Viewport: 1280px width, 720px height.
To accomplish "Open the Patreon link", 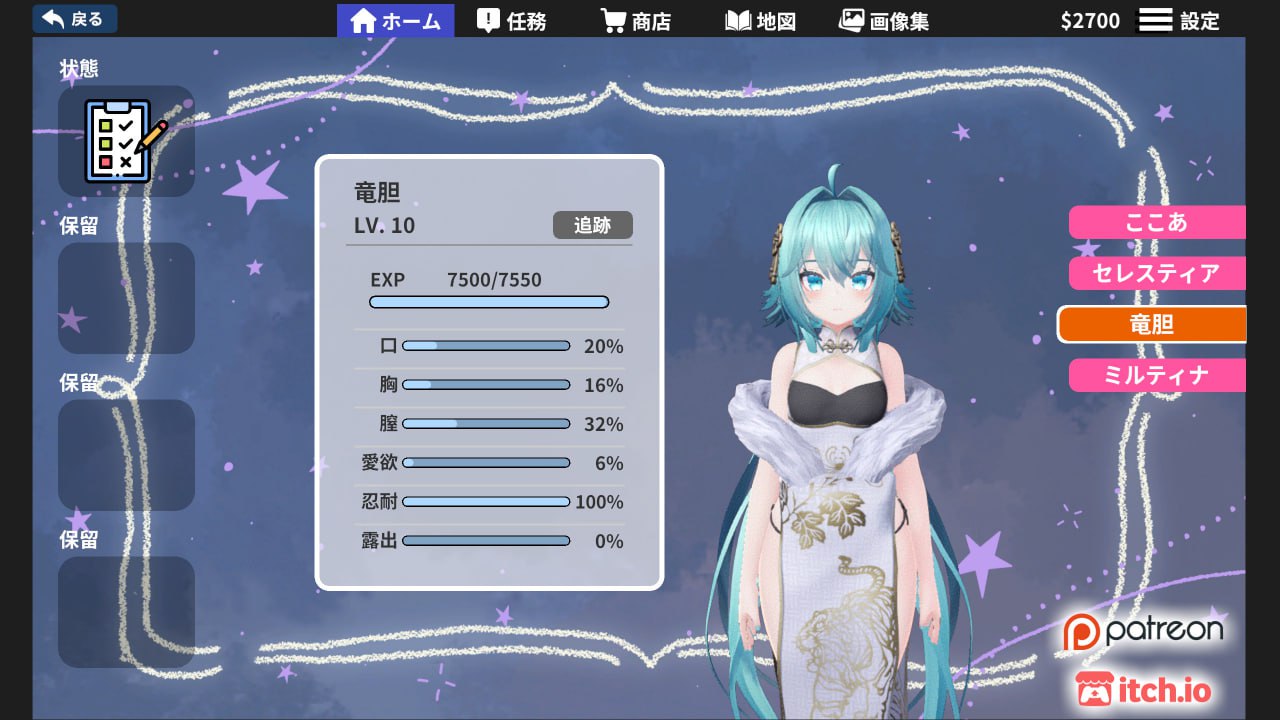I will click(1143, 631).
